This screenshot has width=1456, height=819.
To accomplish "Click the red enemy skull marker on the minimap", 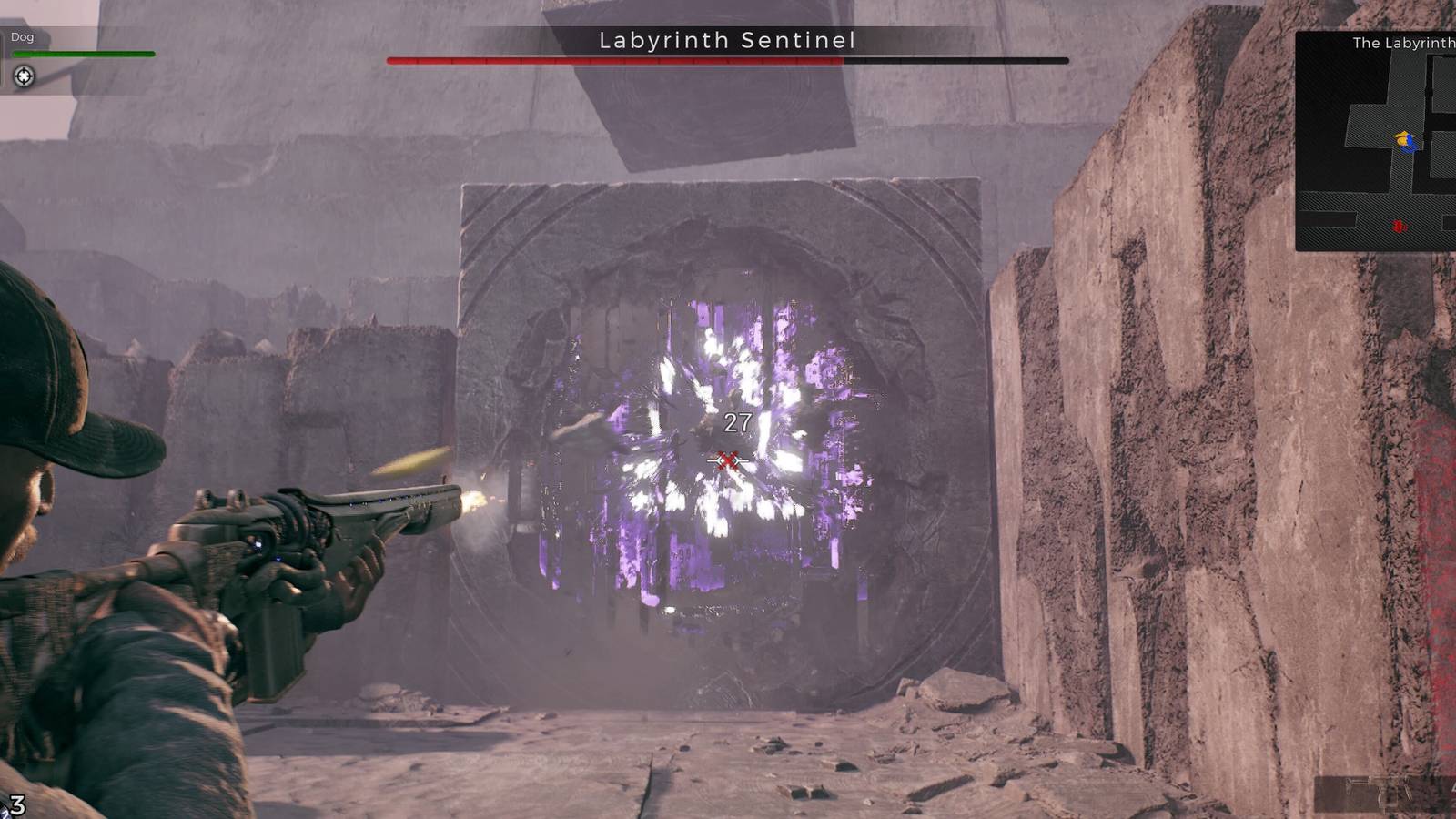I will (x=1399, y=226).
